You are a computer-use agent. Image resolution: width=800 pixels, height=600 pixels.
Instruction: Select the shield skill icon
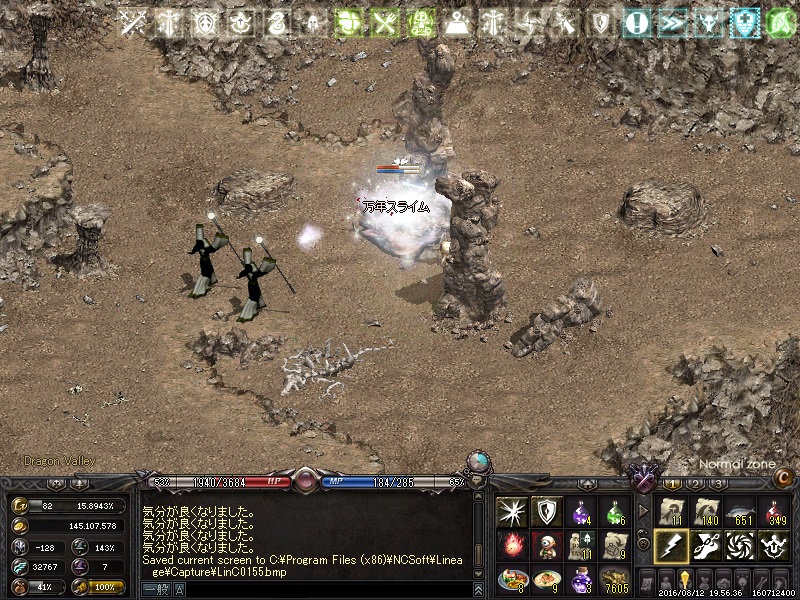(546, 512)
